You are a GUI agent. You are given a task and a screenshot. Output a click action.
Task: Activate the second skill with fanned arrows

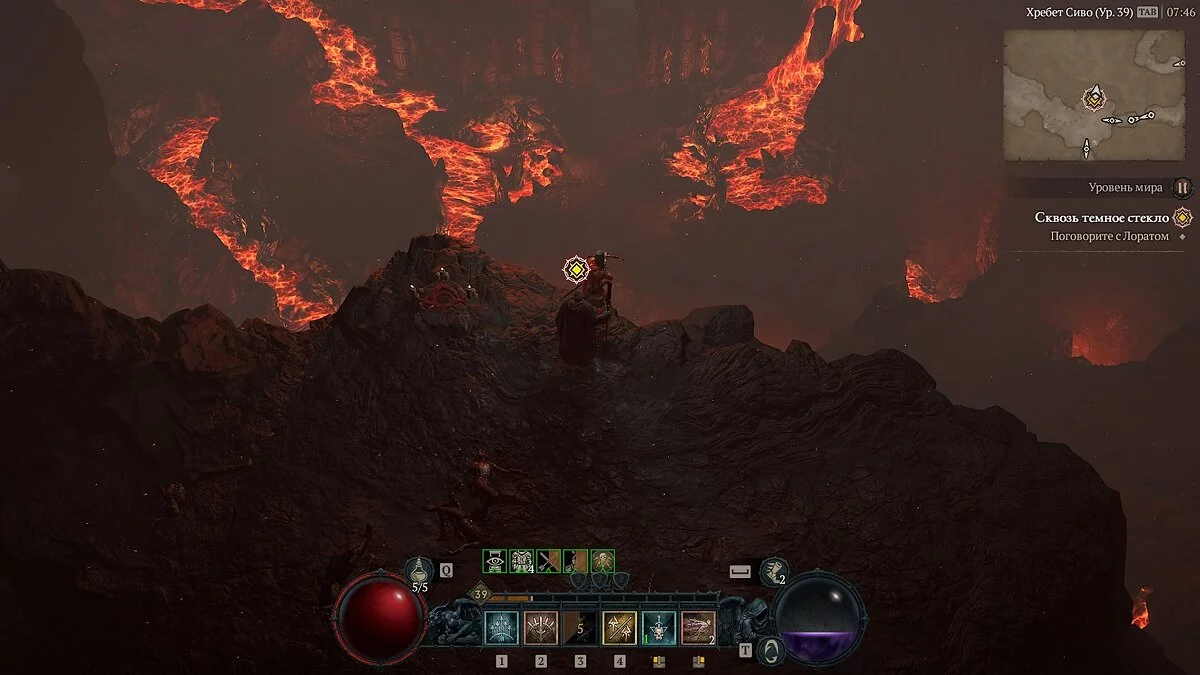pos(540,628)
